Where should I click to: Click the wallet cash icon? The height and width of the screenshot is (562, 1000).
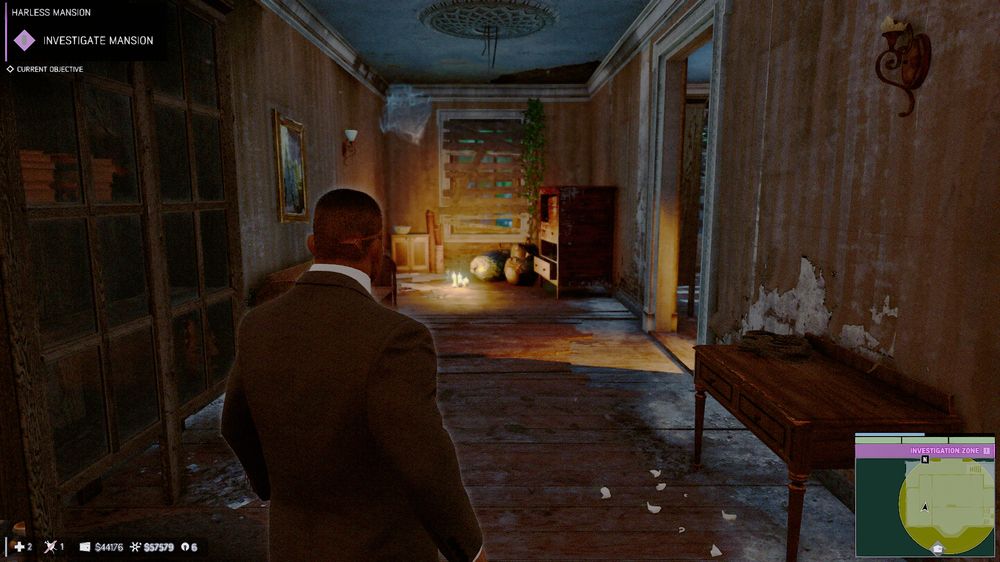tap(85, 547)
